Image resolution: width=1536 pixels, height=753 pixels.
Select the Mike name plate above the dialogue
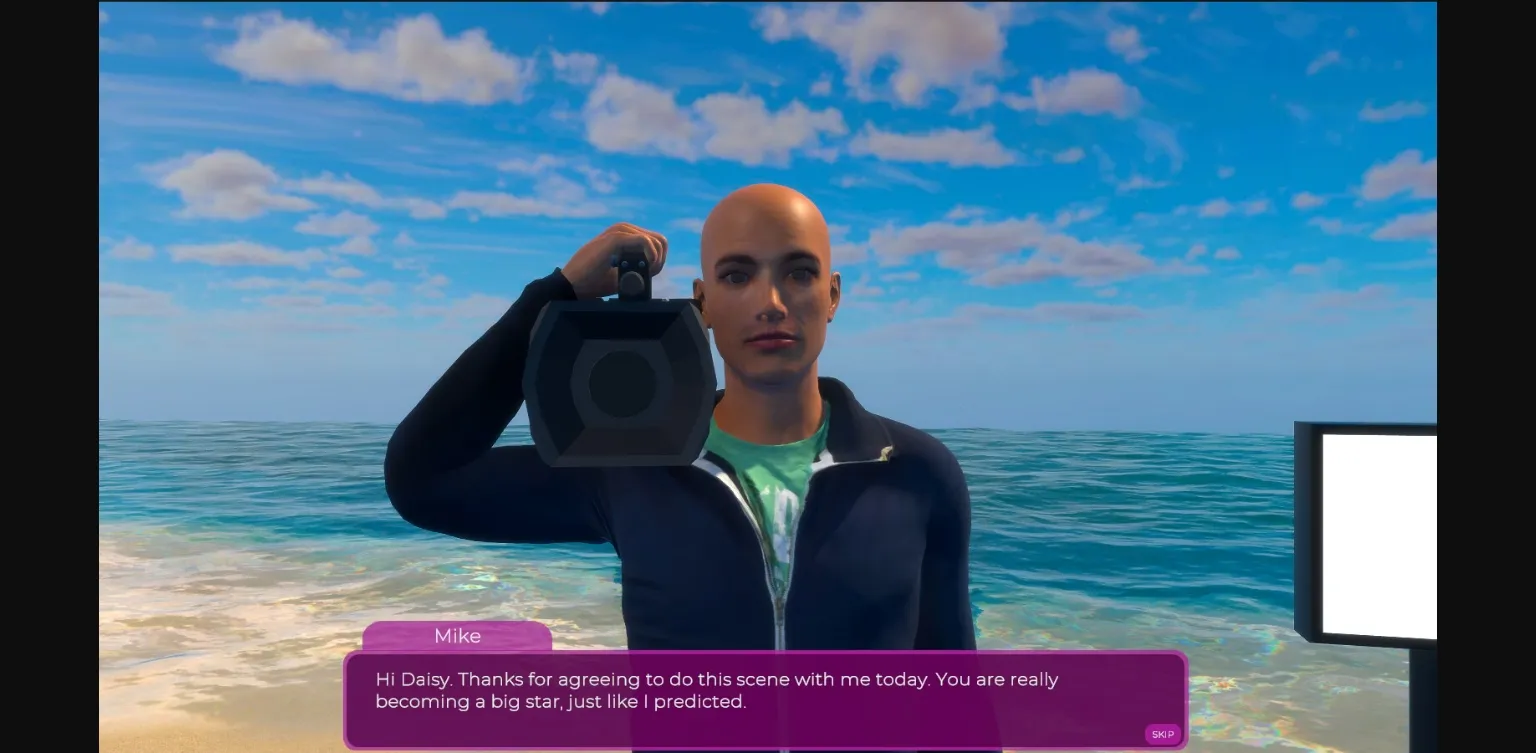pyautogui.click(x=457, y=636)
